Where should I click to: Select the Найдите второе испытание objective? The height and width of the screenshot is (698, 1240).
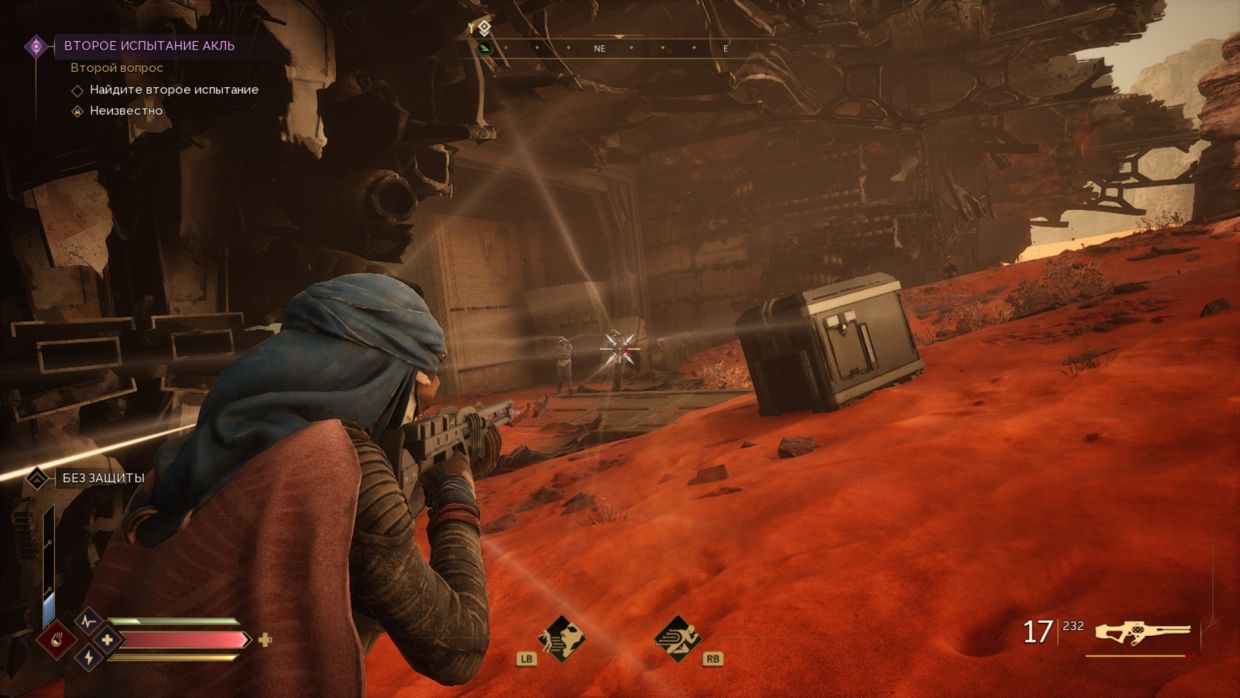pos(174,90)
